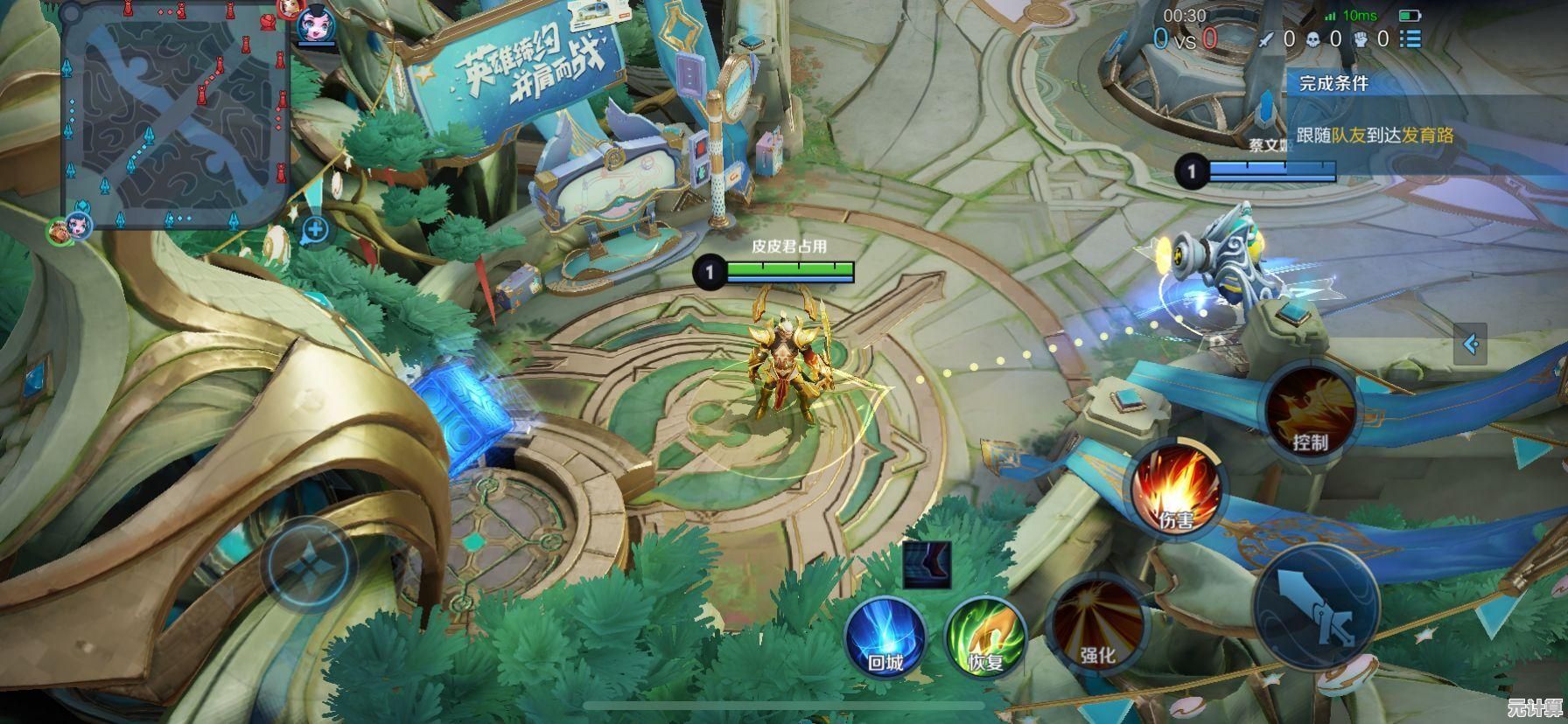Activate the 控制 (control) skill

point(1310,409)
